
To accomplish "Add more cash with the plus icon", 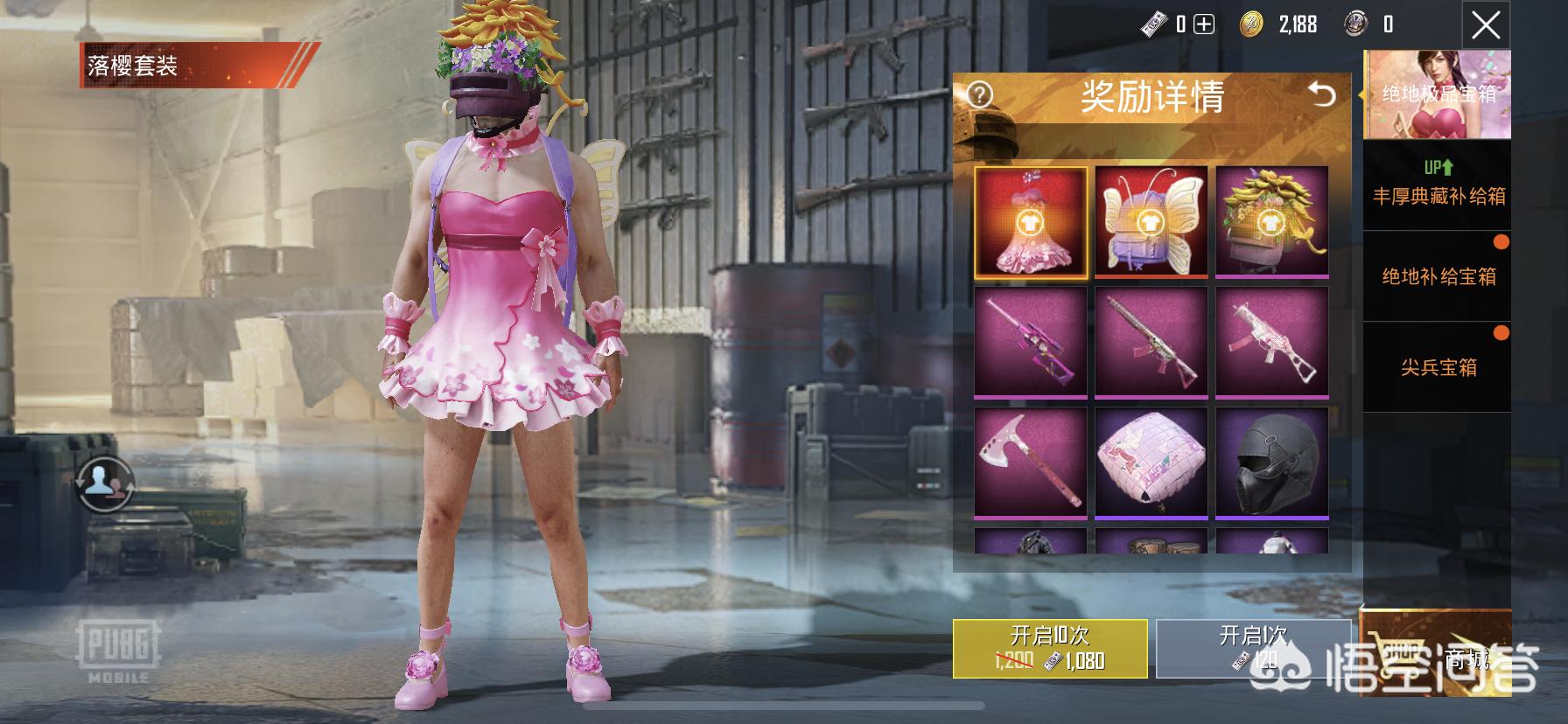I will click(1204, 24).
